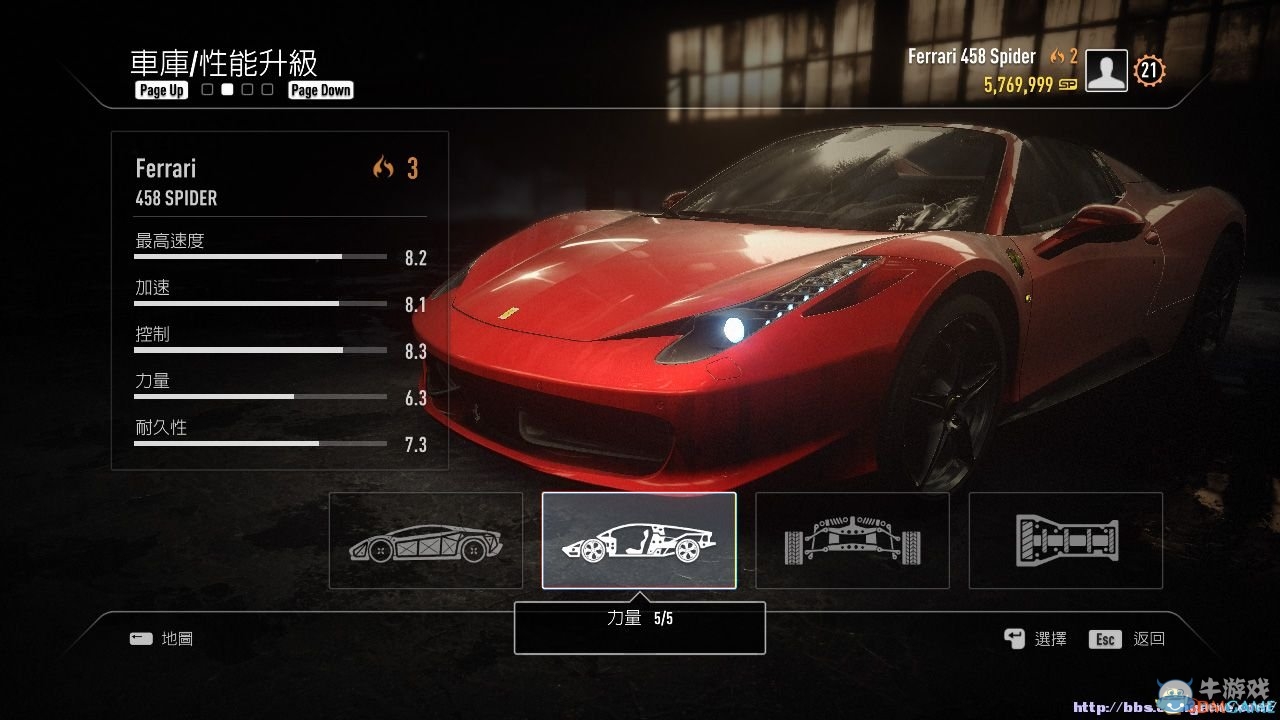Select the first page indicator dot
The width and height of the screenshot is (1280, 720).
206,89
